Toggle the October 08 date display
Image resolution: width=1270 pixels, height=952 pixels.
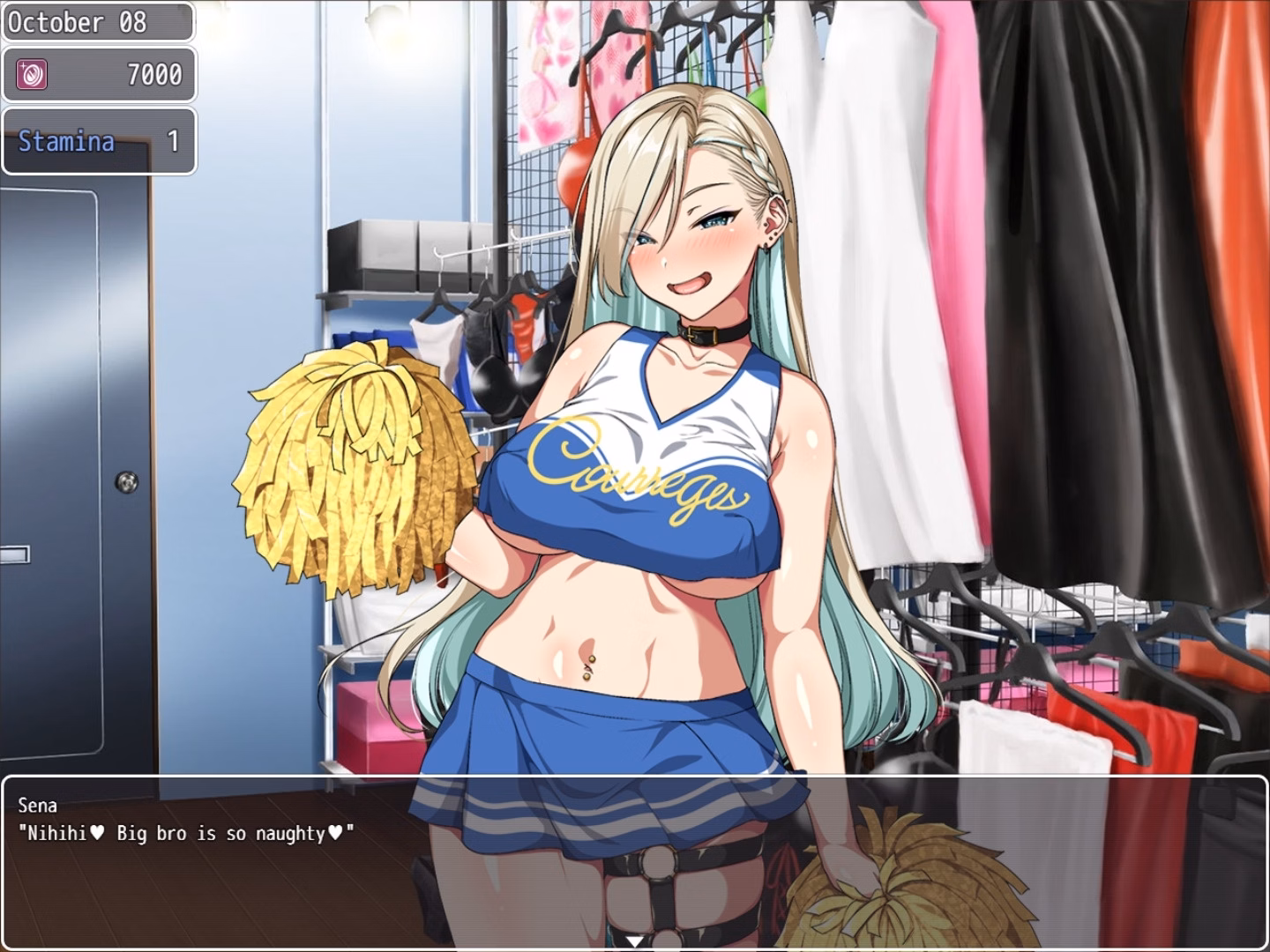click(97, 21)
